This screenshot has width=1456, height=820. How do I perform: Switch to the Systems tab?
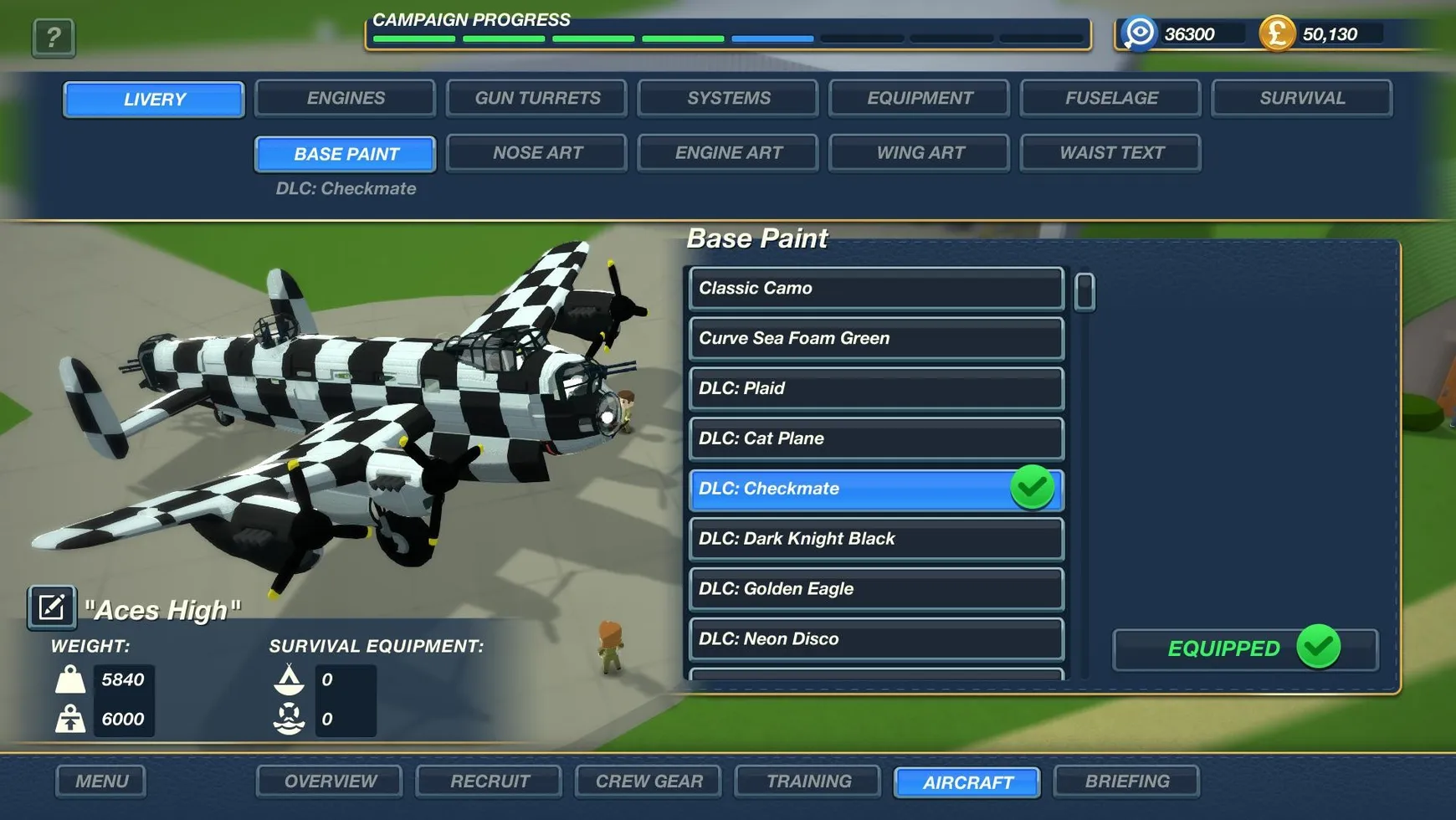click(x=727, y=98)
